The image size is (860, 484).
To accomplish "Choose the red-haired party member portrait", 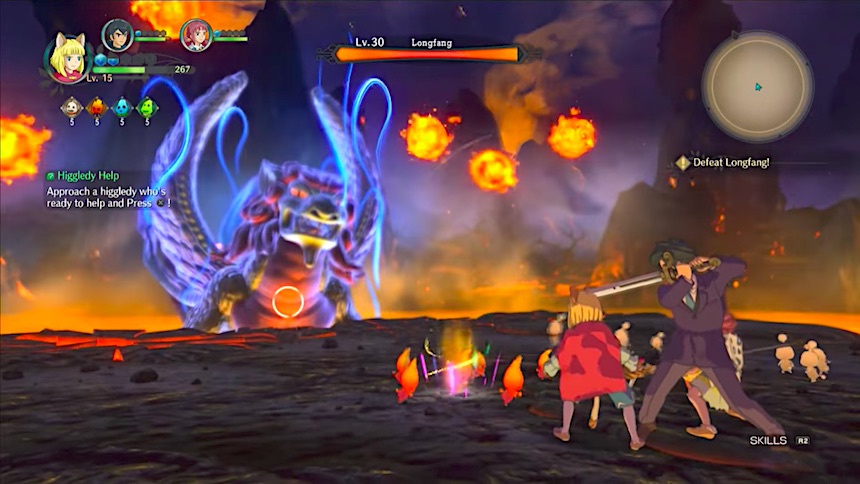I will [196, 36].
